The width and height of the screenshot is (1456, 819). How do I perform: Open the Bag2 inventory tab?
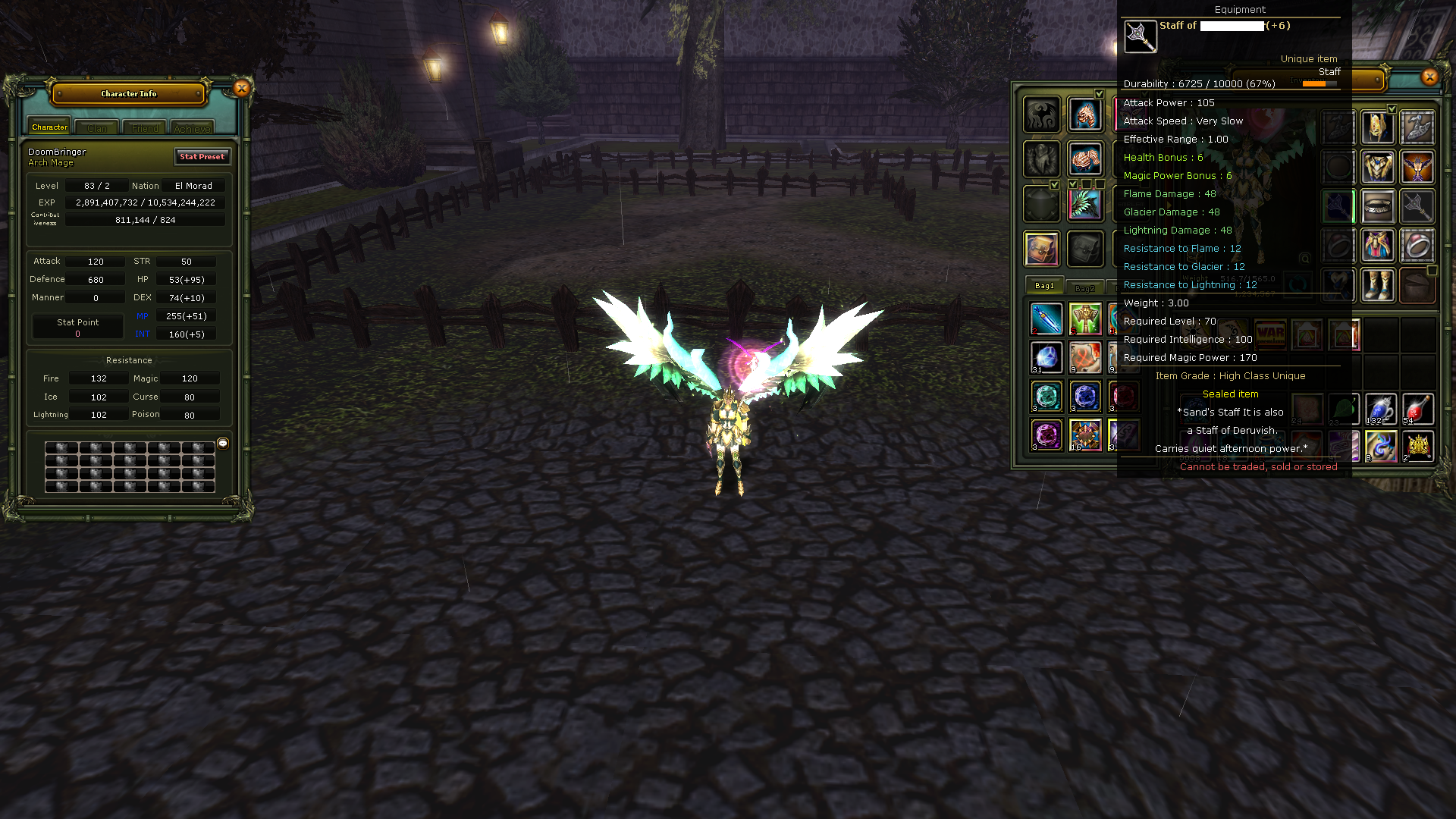point(1086,287)
